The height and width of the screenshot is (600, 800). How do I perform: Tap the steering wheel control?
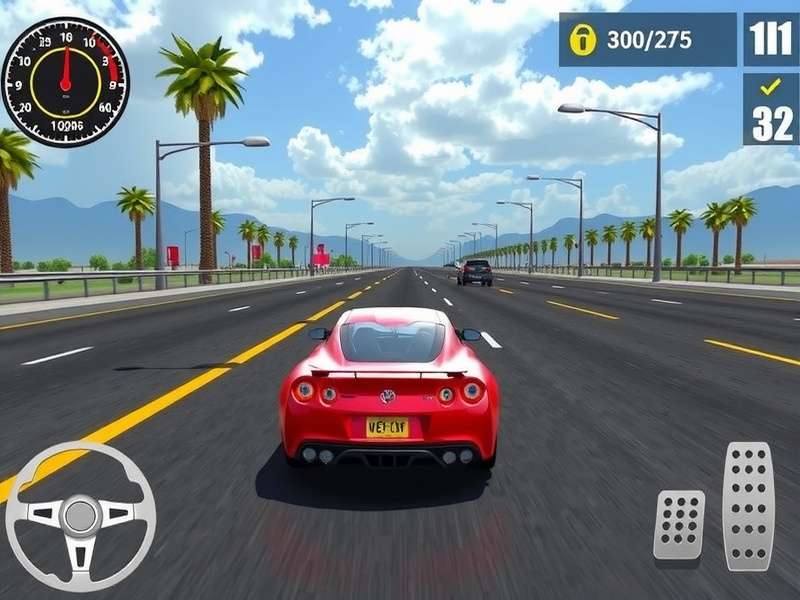coord(80,516)
